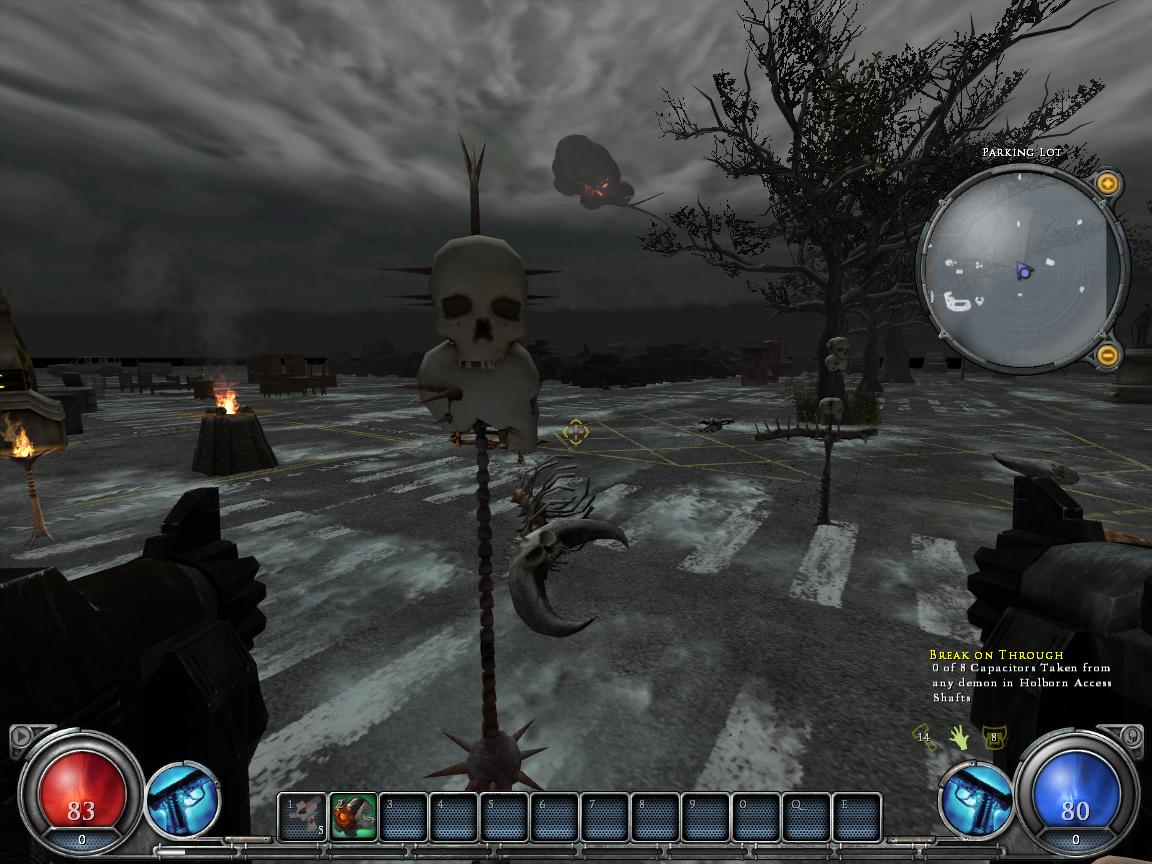Click the small button above the power orb
Image resolution: width=1152 pixels, height=864 pixels.
1133,737
